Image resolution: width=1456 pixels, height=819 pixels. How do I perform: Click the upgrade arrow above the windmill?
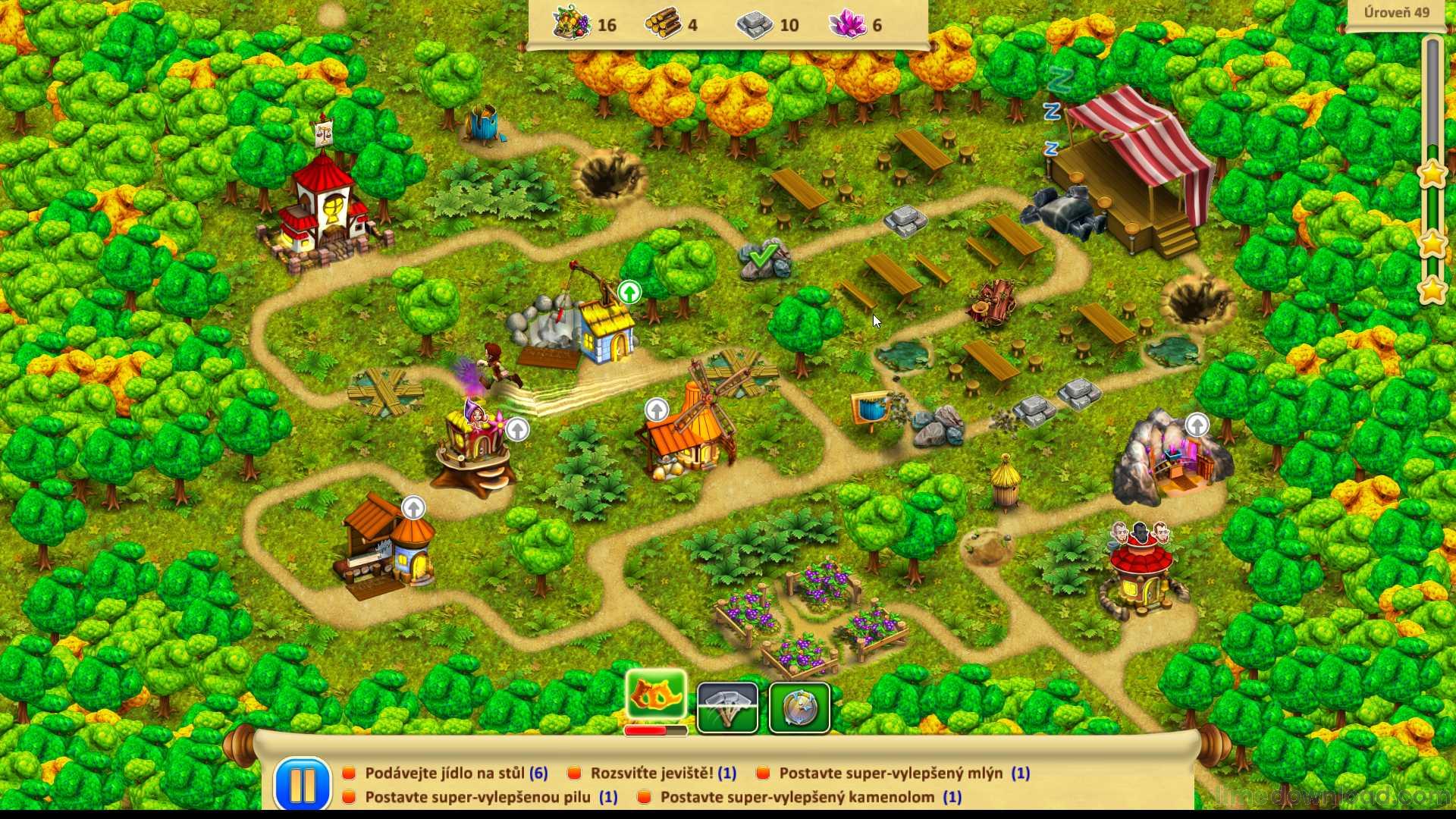(x=657, y=410)
